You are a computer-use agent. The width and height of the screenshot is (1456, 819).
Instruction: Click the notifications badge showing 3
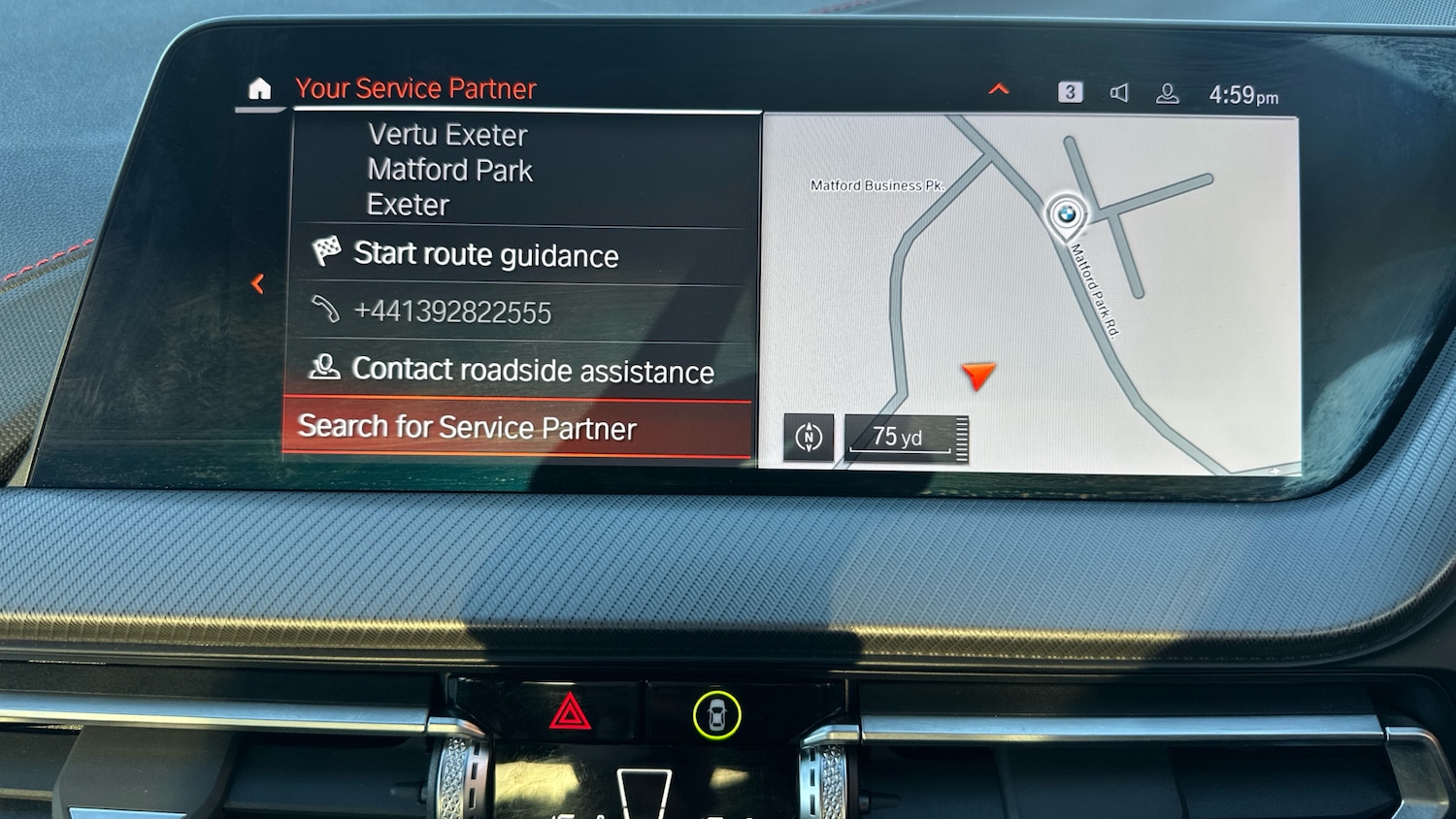[x=1071, y=91]
